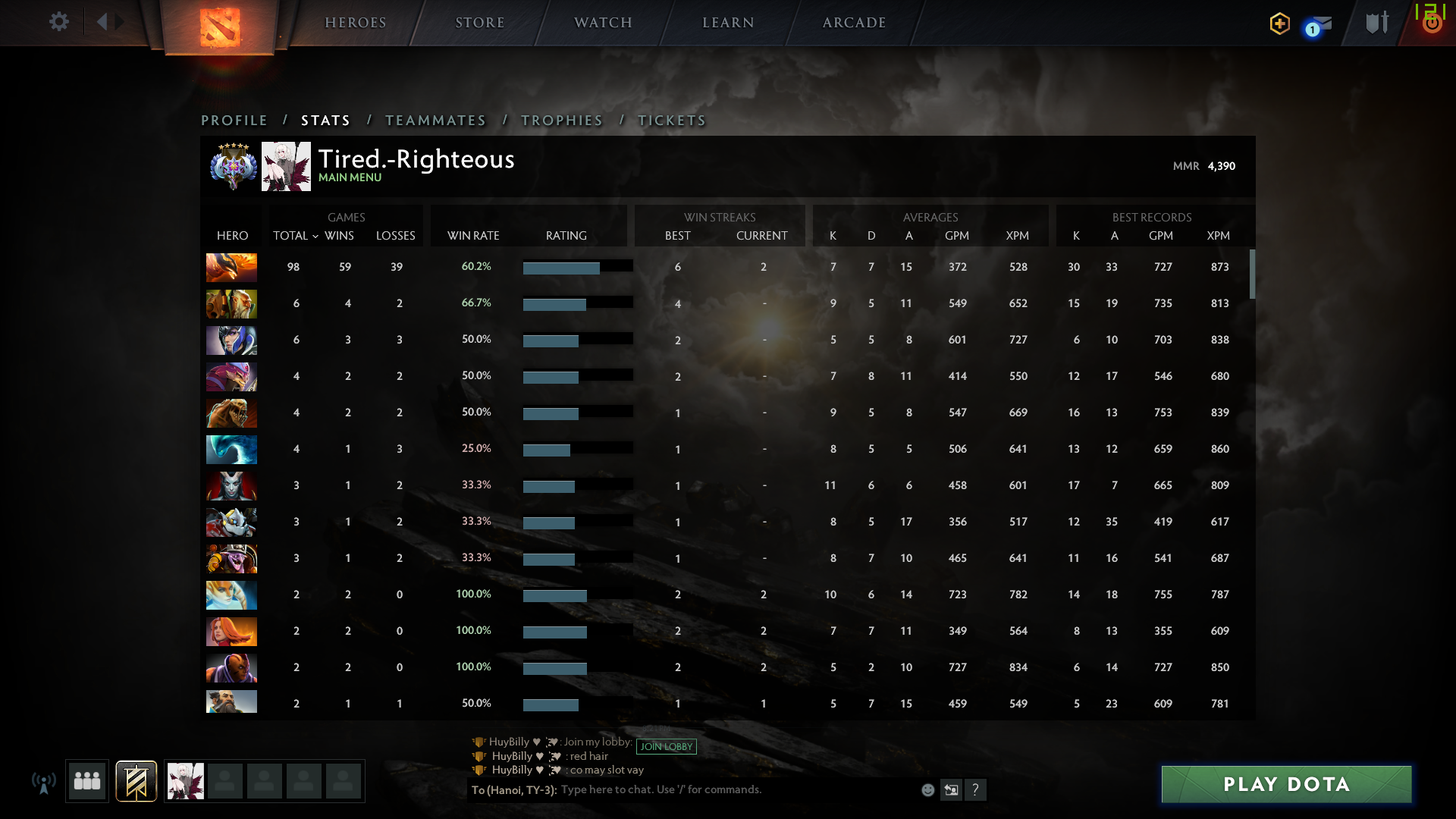Open the ARCADE menu
1456x819 pixels.
[853, 22]
